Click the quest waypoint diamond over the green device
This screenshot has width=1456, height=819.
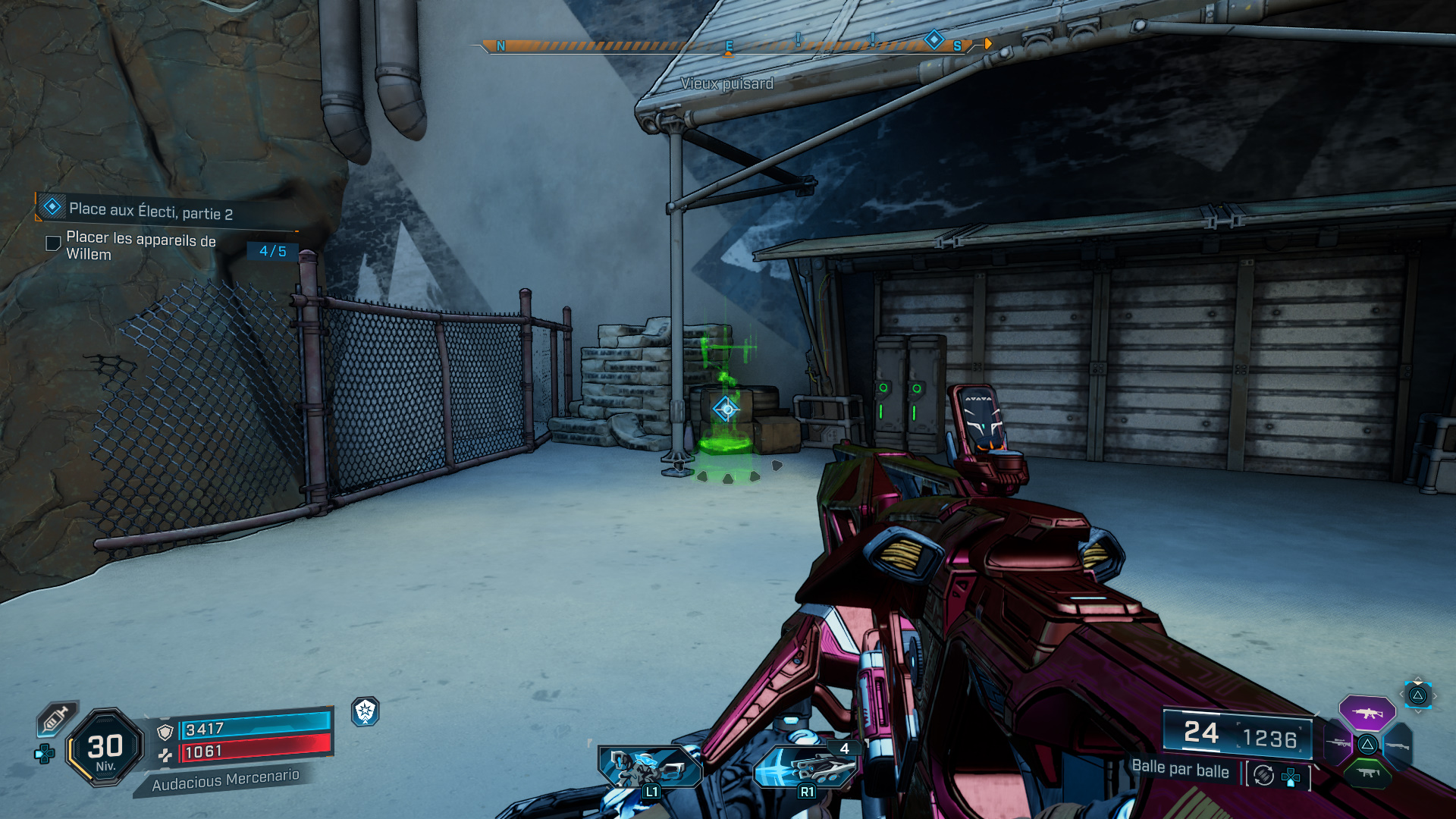coord(726,409)
